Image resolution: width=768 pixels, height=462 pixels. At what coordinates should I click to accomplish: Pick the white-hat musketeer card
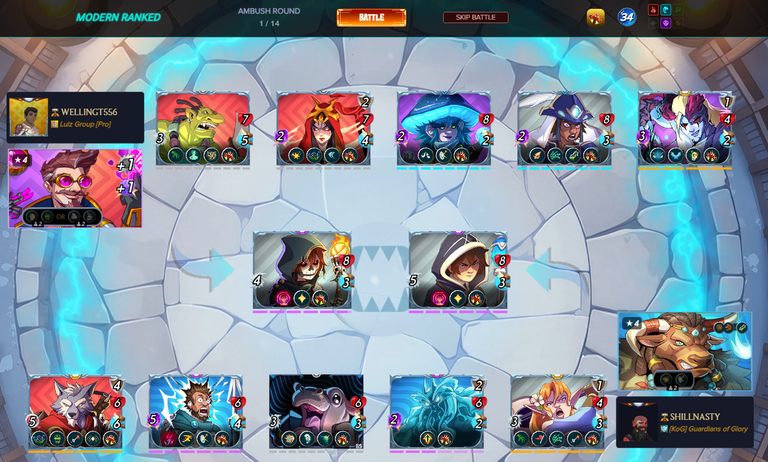564,128
